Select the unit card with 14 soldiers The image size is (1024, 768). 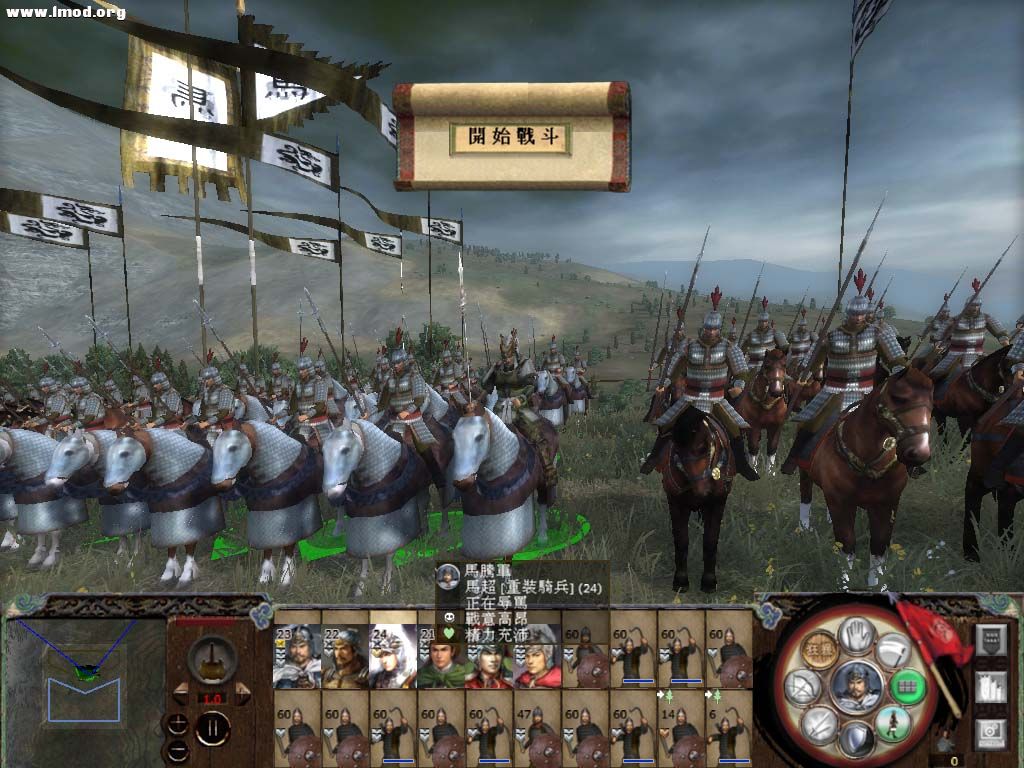pyautogui.click(x=681, y=727)
